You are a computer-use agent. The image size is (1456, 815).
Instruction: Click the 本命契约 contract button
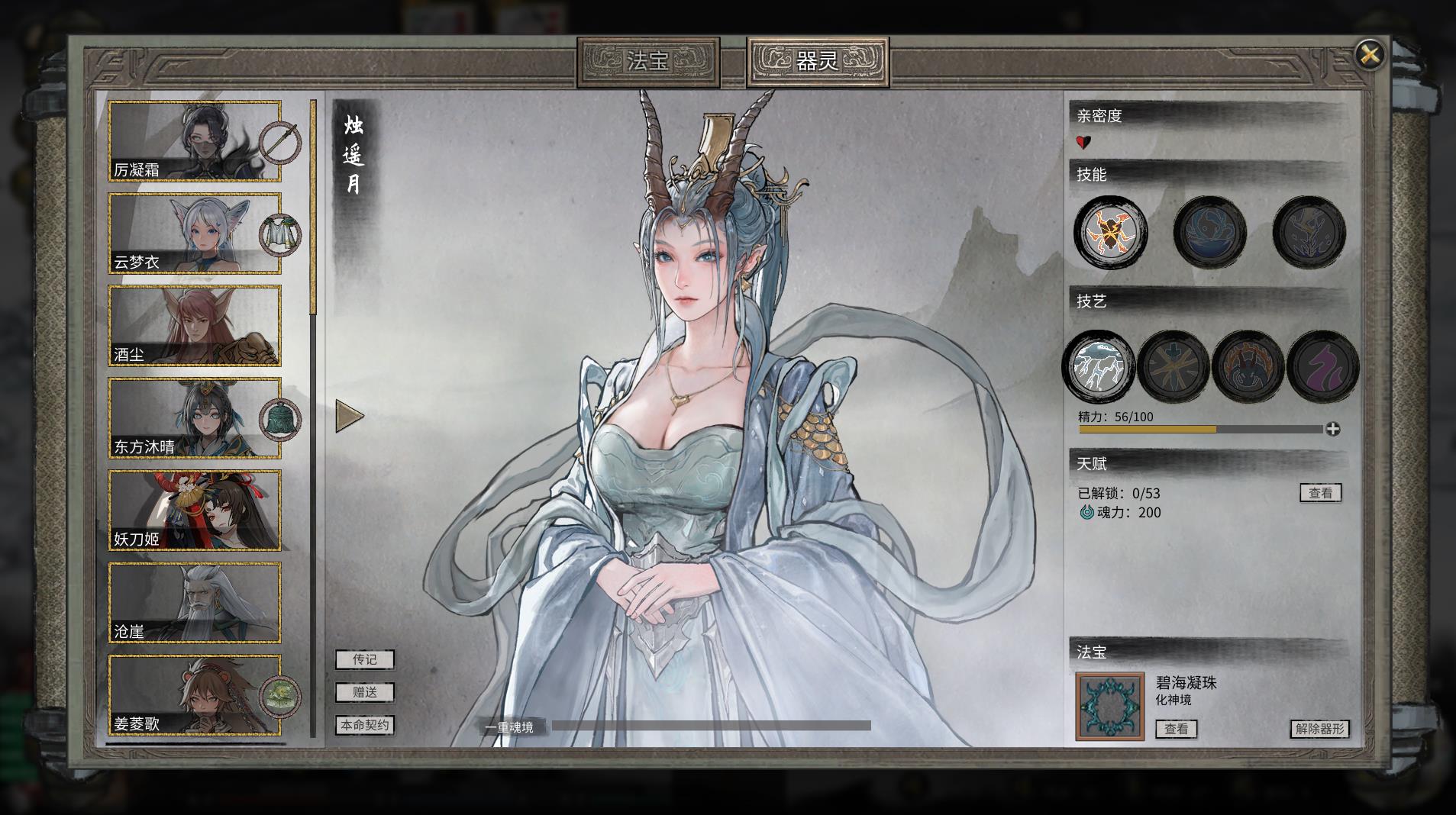pyautogui.click(x=363, y=726)
